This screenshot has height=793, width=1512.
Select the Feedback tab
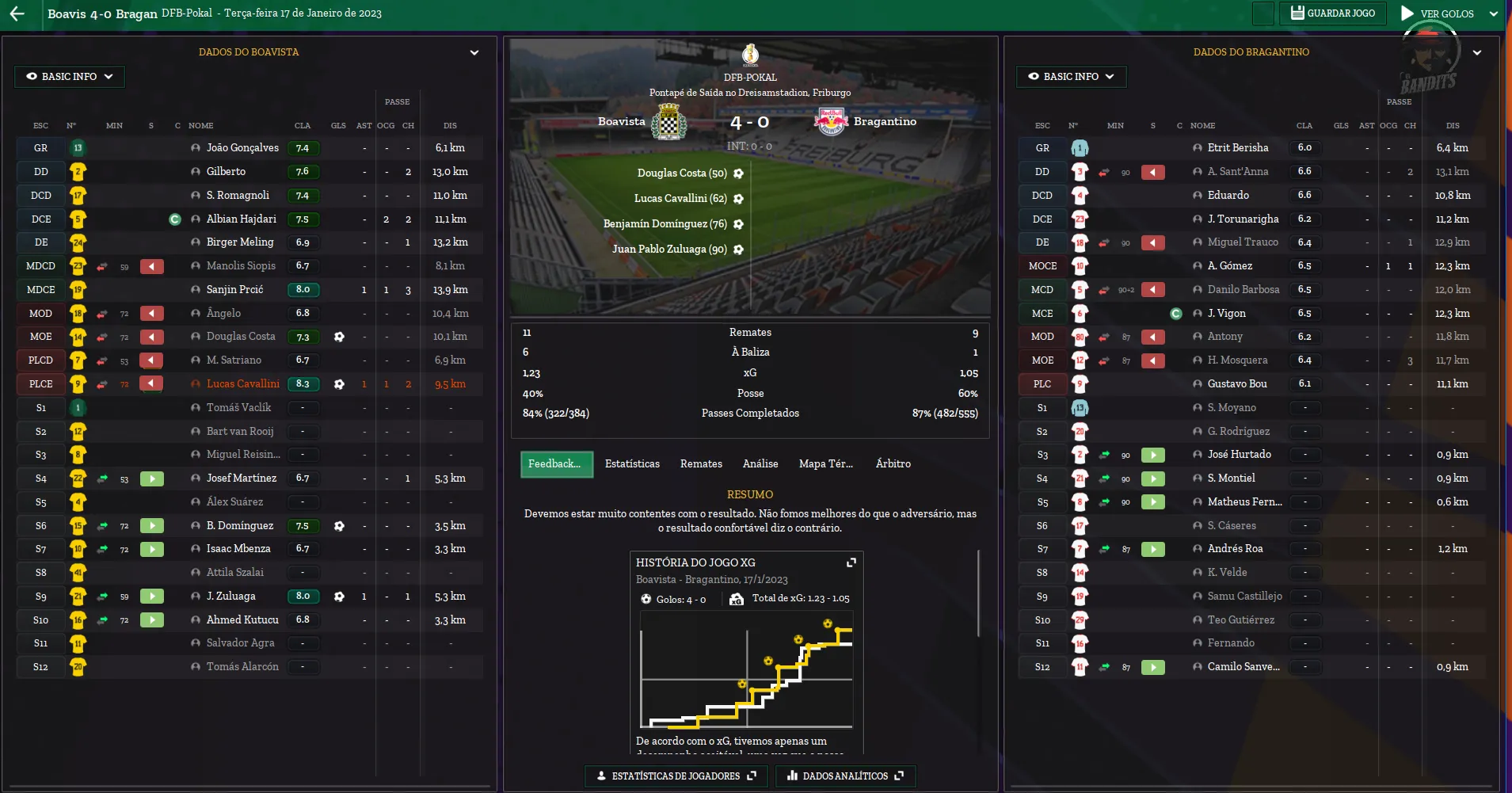tap(554, 464)
